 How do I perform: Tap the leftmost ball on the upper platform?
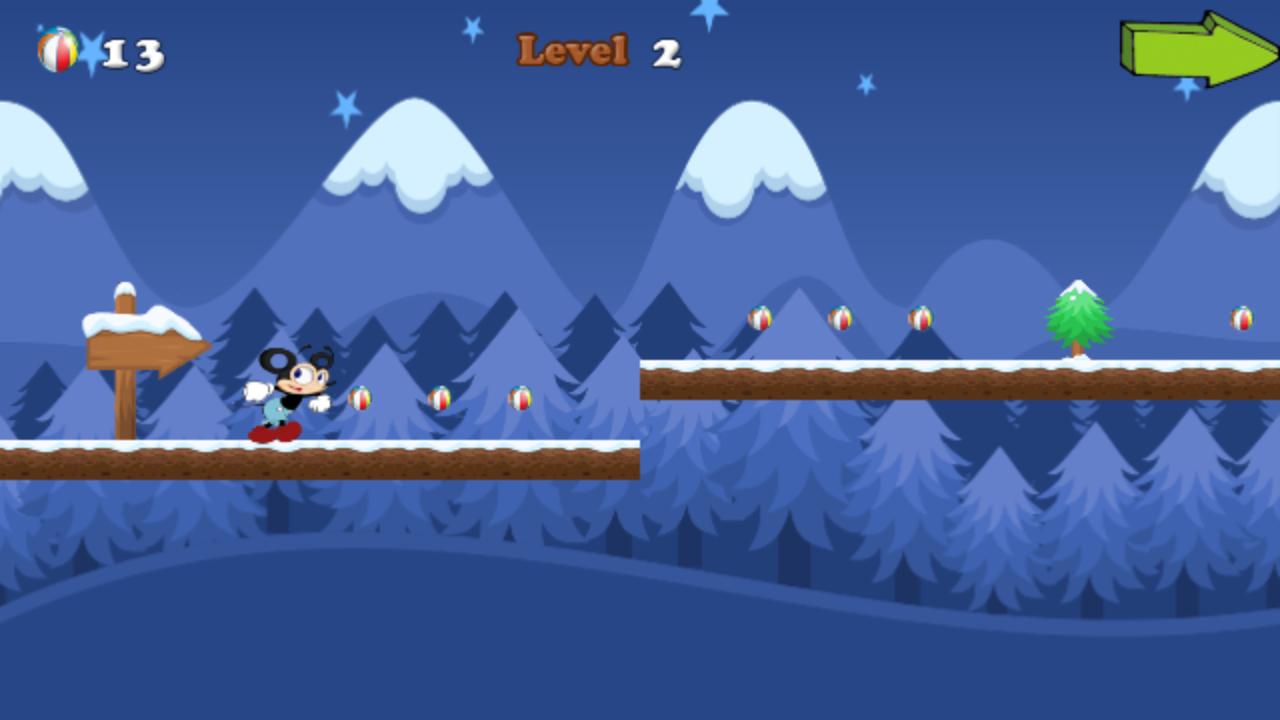(x=758, y=320)
